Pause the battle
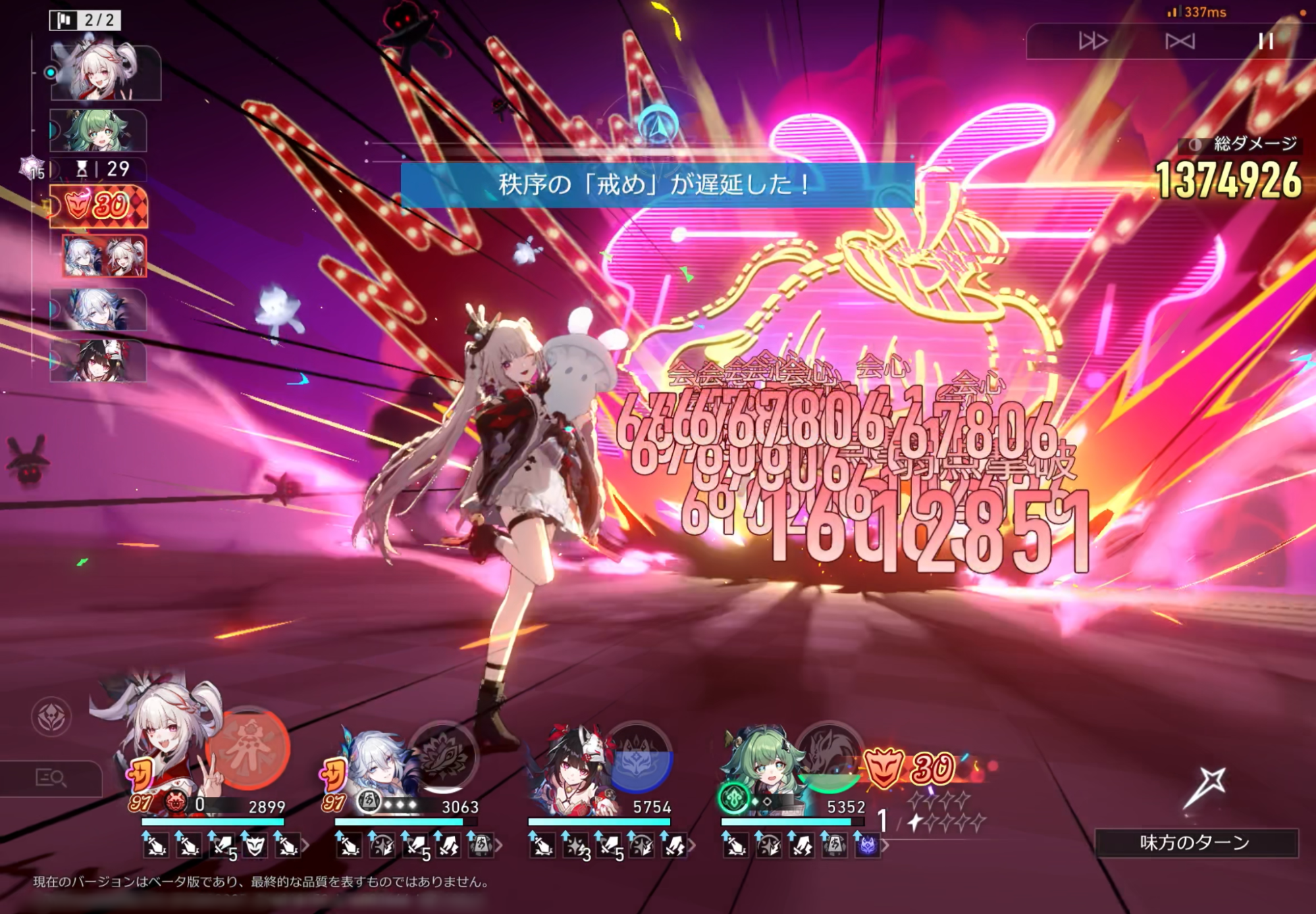Viewport: 1316px width, 914px height. (1265, 41)
